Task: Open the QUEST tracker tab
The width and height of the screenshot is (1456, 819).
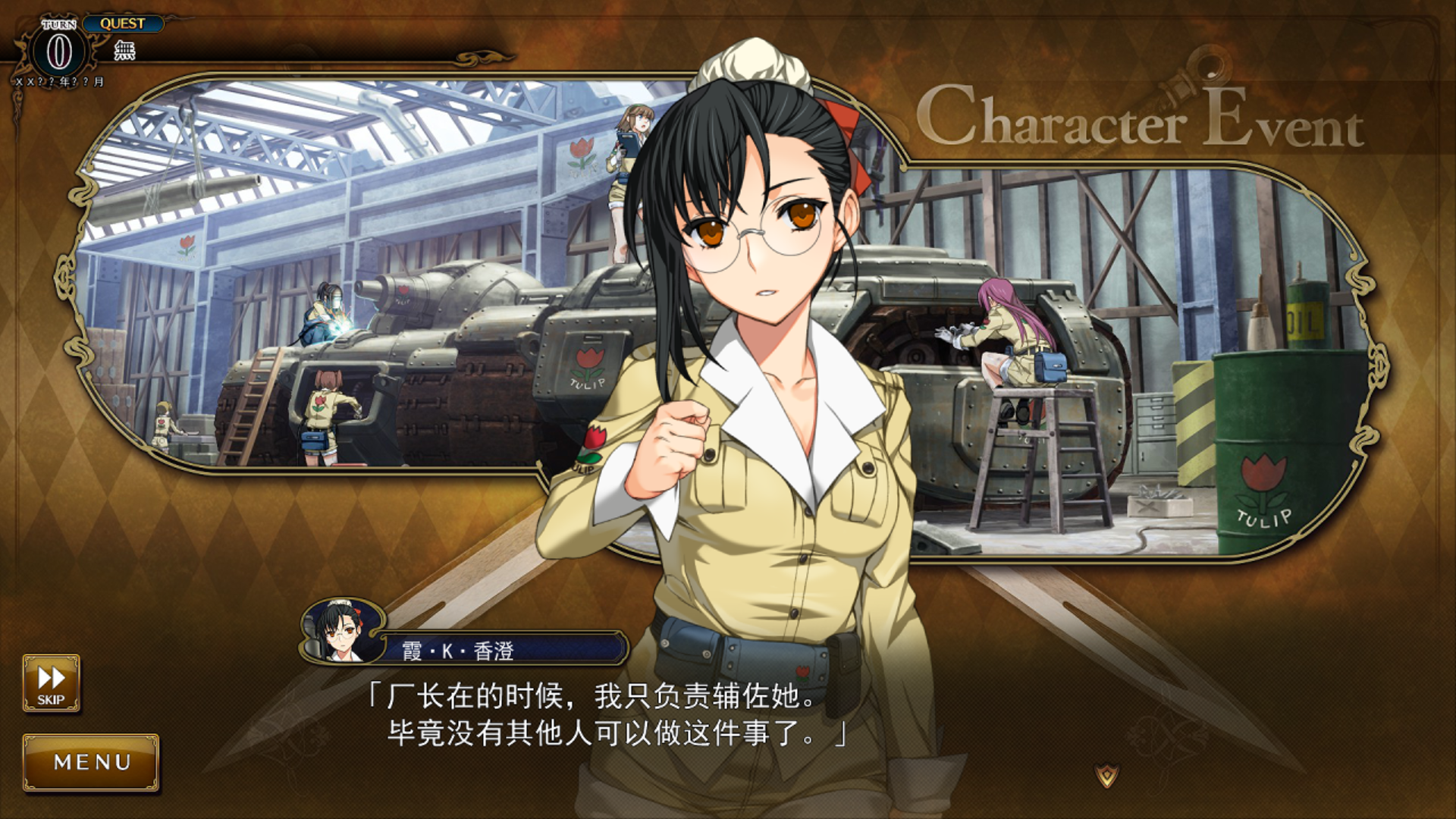Action: pyautogui.click(x=123, y=24)
